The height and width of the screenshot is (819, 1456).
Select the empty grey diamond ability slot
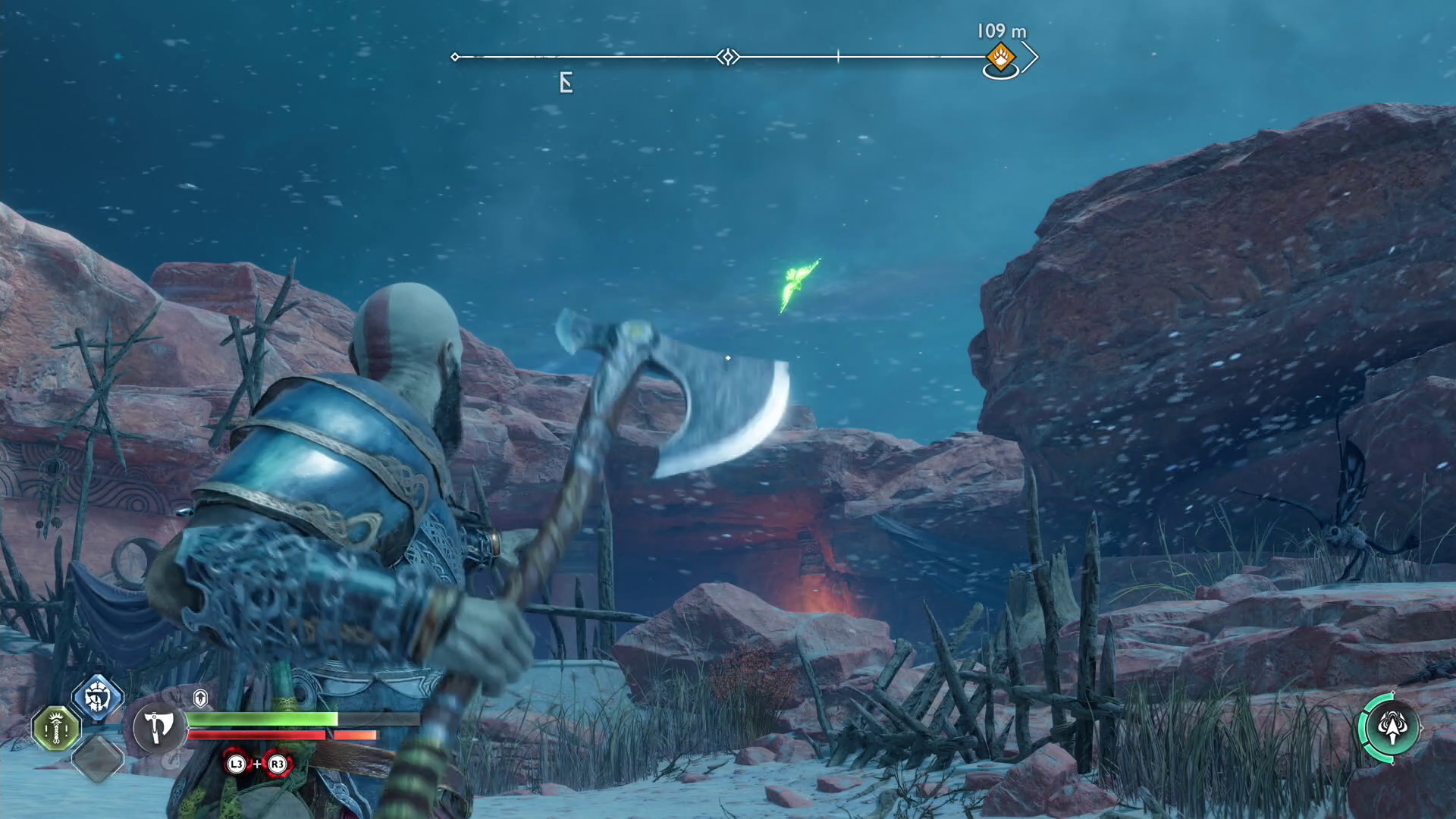[97, 758]
